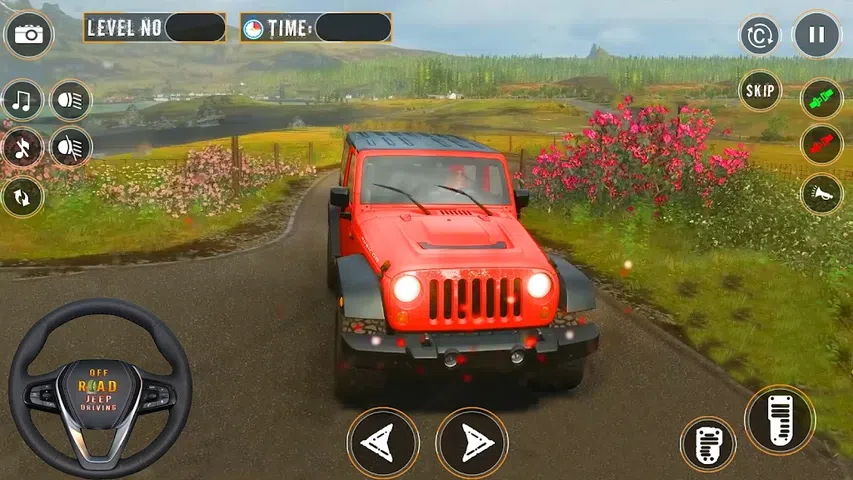Viewport: 853px width, 480px height.
Task: Hit the small brake pedal
Action: [708, 444]
